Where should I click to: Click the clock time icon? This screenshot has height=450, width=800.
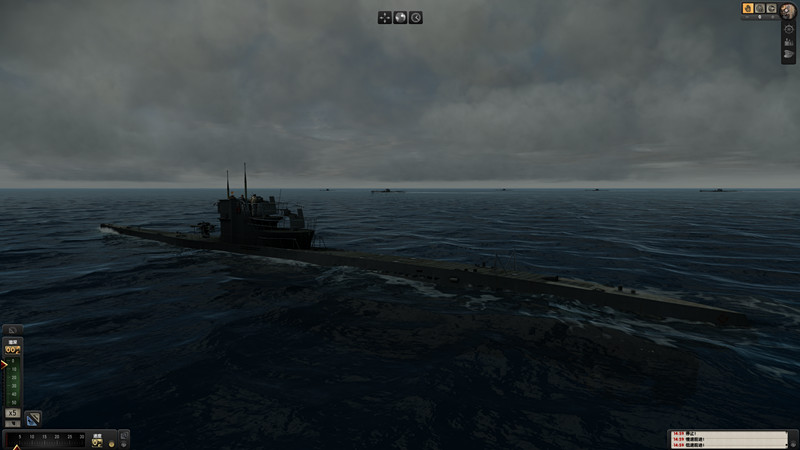(x=415, y=17)
